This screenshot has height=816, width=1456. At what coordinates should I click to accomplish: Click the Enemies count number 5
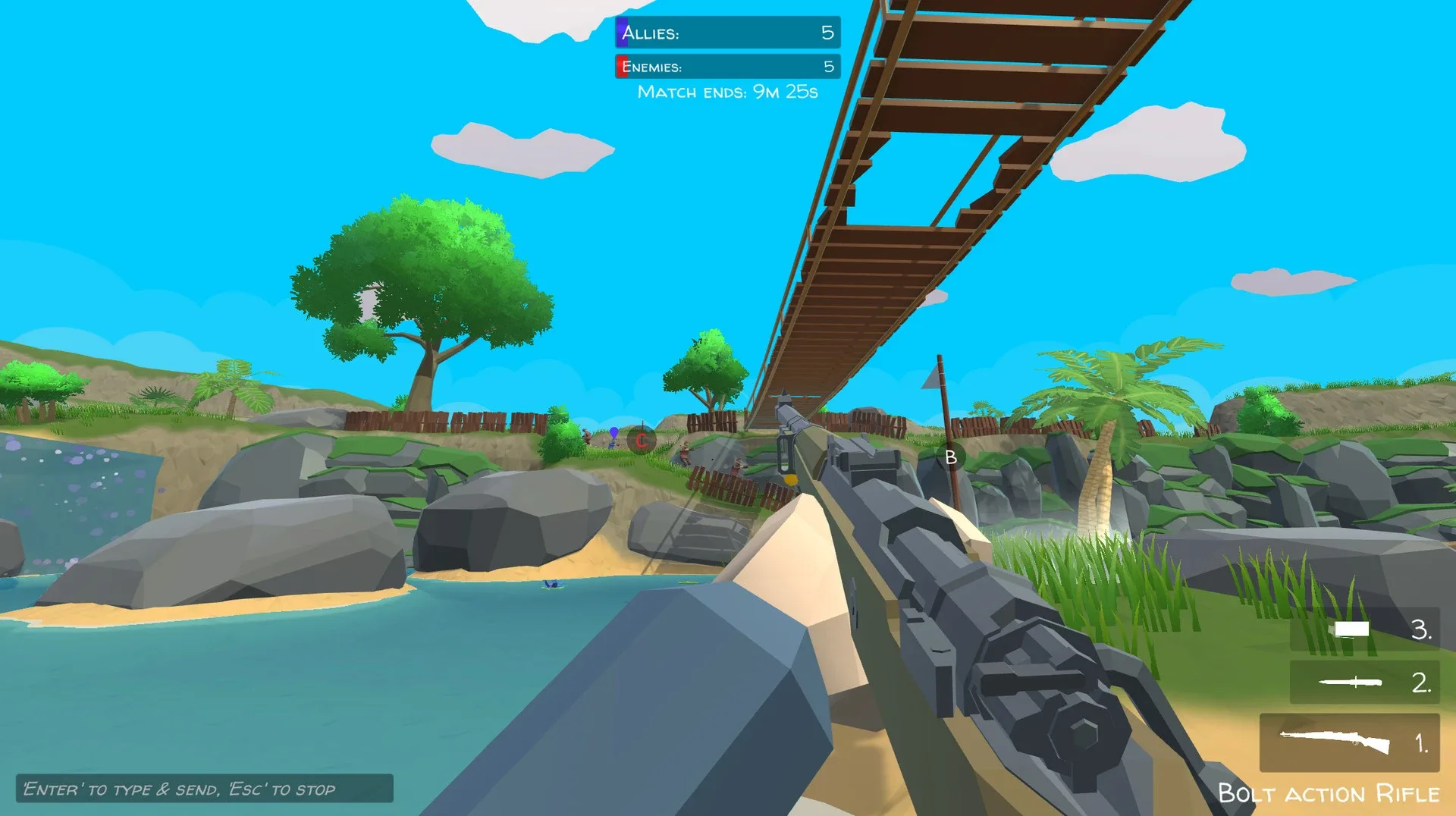830,66
